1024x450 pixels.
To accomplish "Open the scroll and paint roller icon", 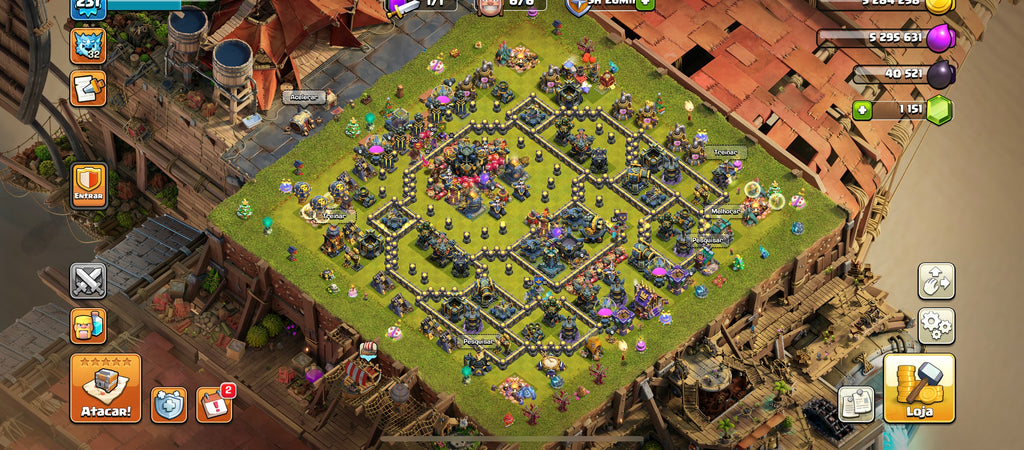I will point(88,88).
